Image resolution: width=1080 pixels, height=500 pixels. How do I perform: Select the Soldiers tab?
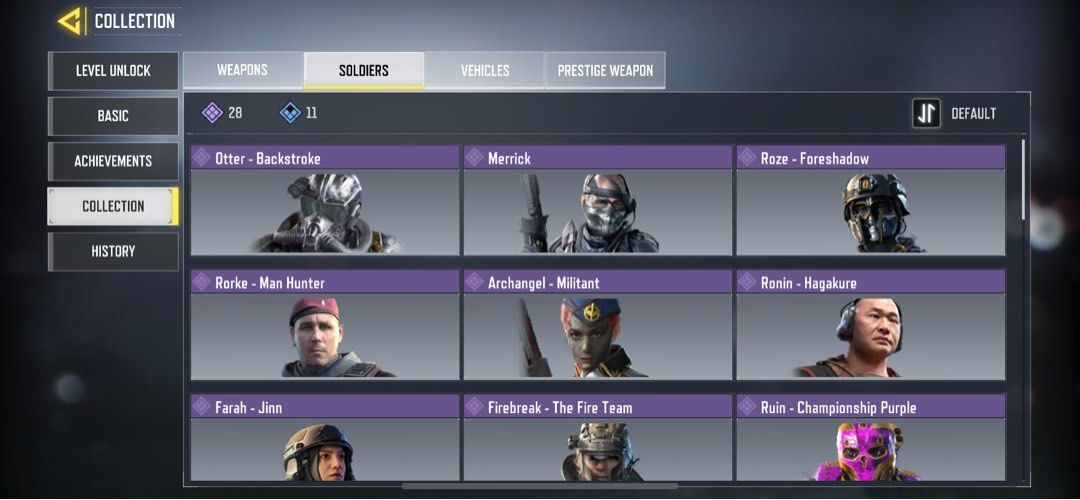point(363,70)
